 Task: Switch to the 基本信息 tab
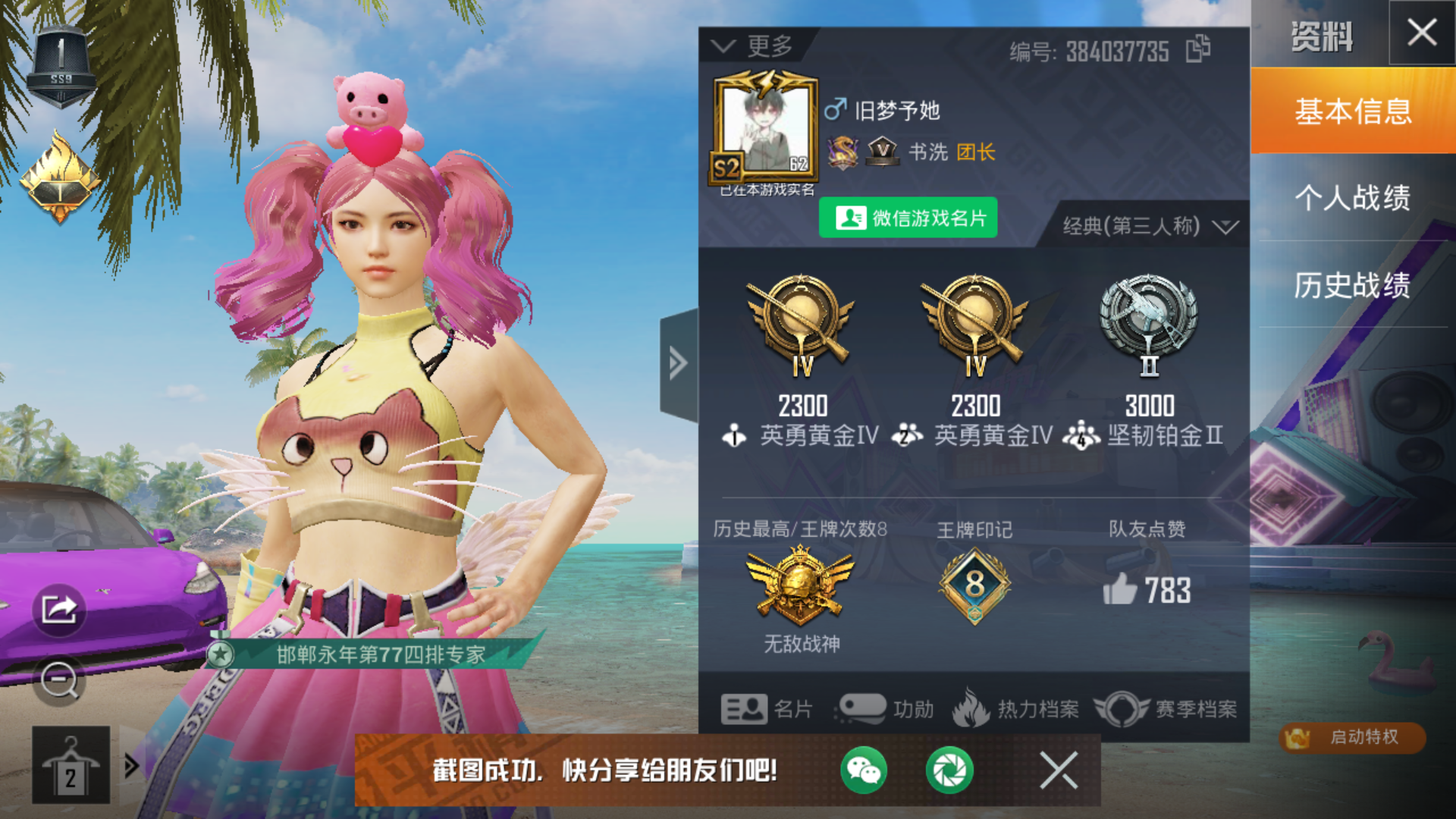tap(1353, 111)
